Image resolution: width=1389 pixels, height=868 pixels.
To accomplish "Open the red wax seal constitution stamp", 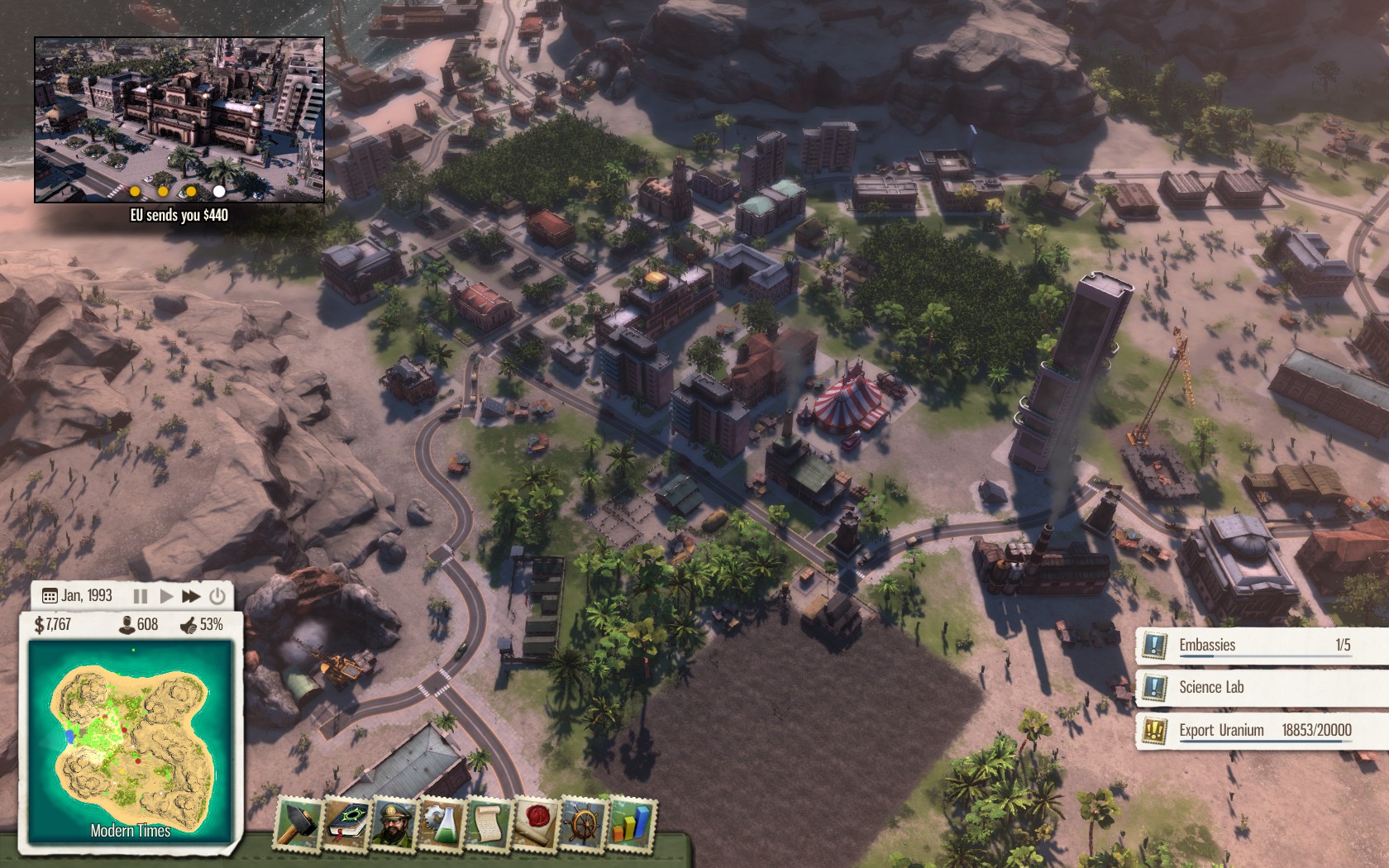I will point(536,824).
